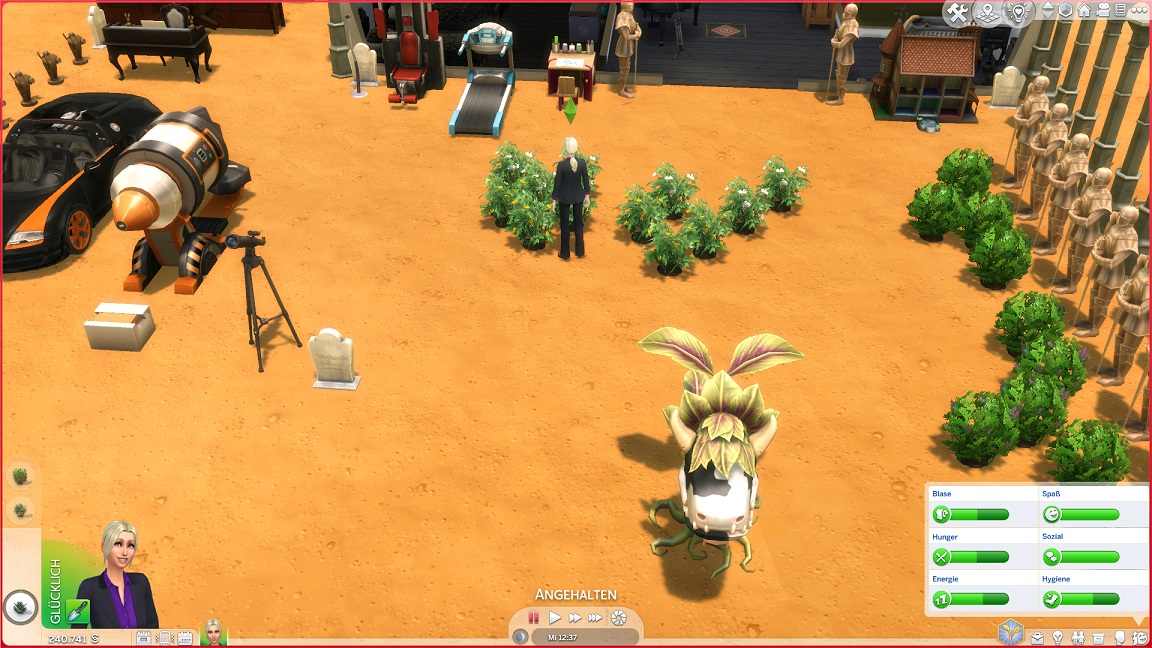Show the Sim profile head panel
1152x648 pixels.
(x=1119, y=637)
